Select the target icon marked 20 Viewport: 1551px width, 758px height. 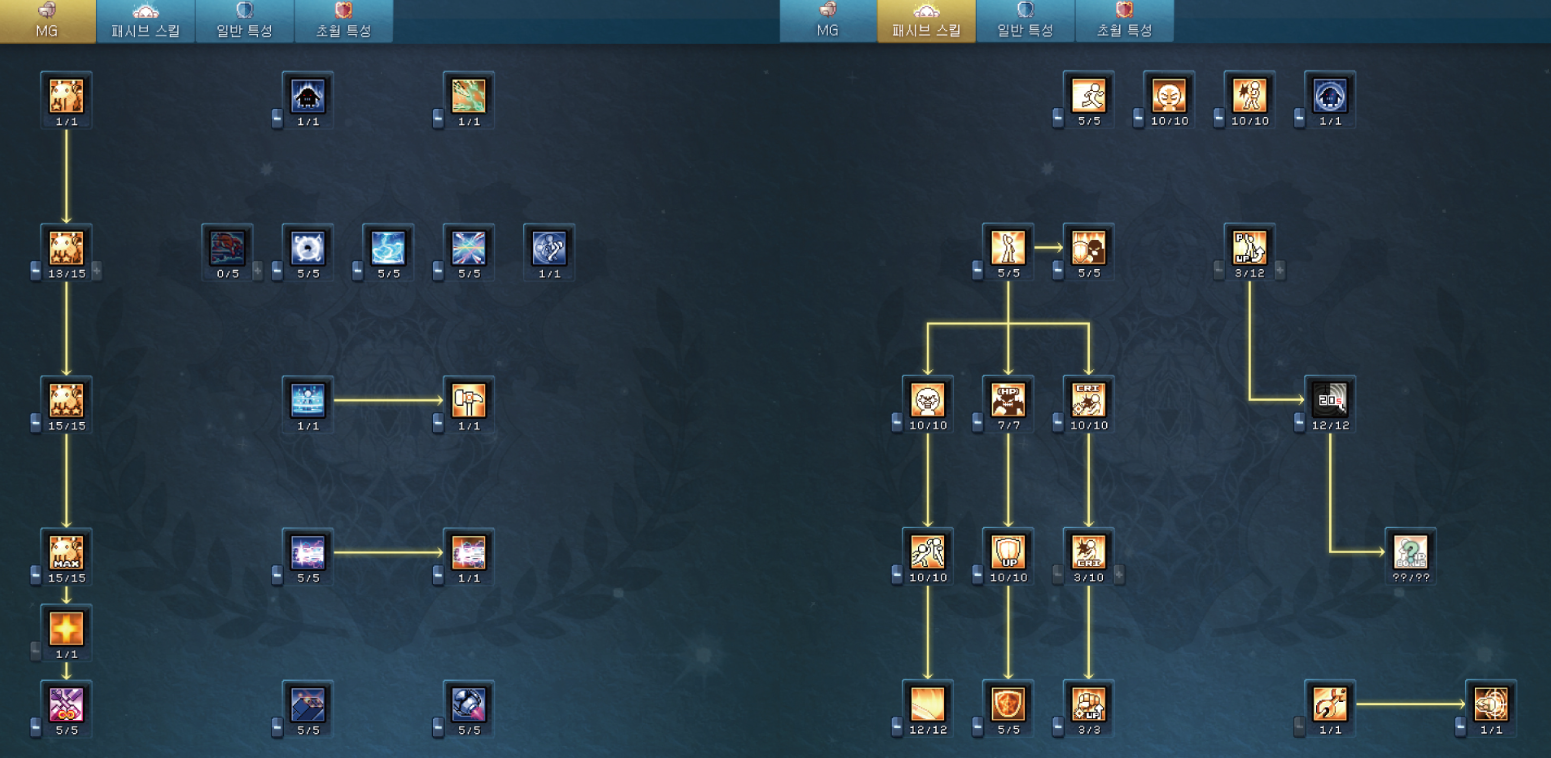pyautogui.click(x=1330, y=400)
